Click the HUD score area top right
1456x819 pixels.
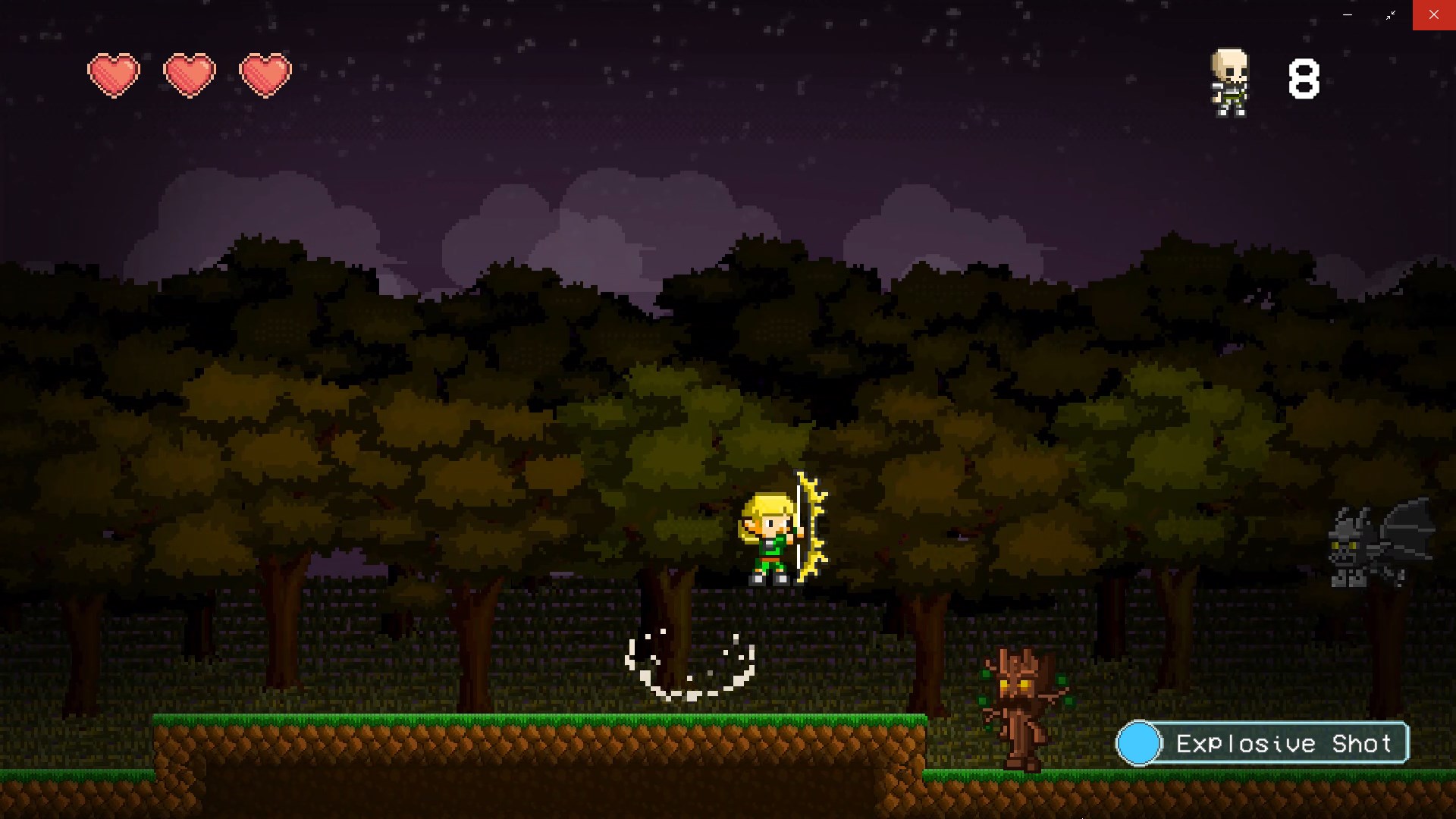1266,80
